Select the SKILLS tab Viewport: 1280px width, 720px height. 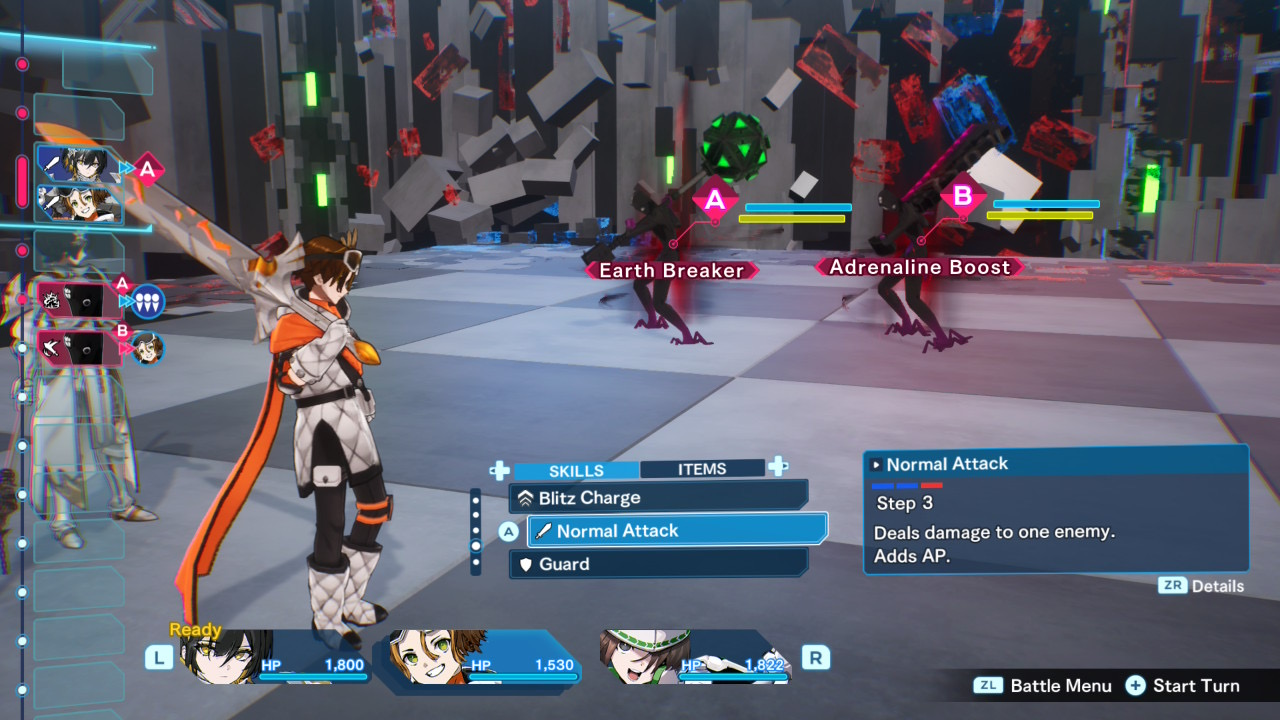click(576, 470)
